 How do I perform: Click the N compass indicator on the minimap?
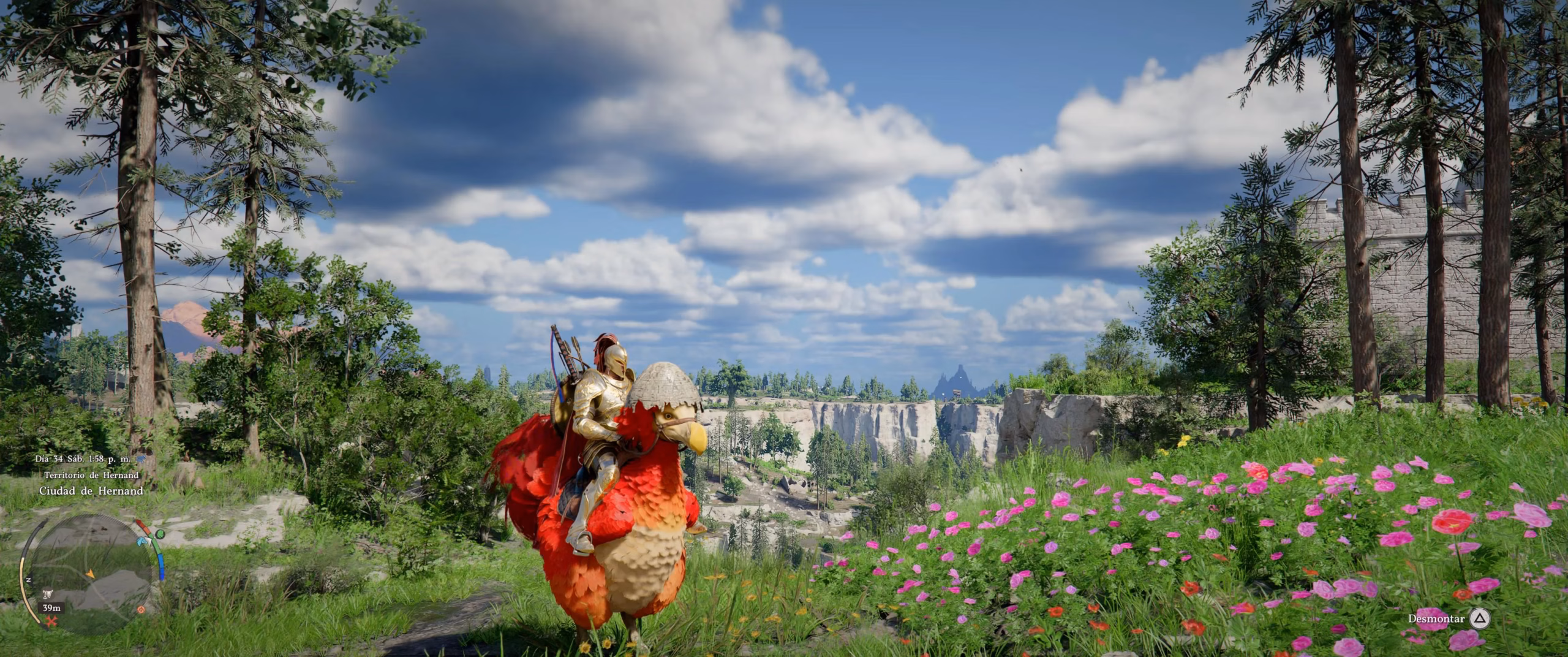pos(28,579)
